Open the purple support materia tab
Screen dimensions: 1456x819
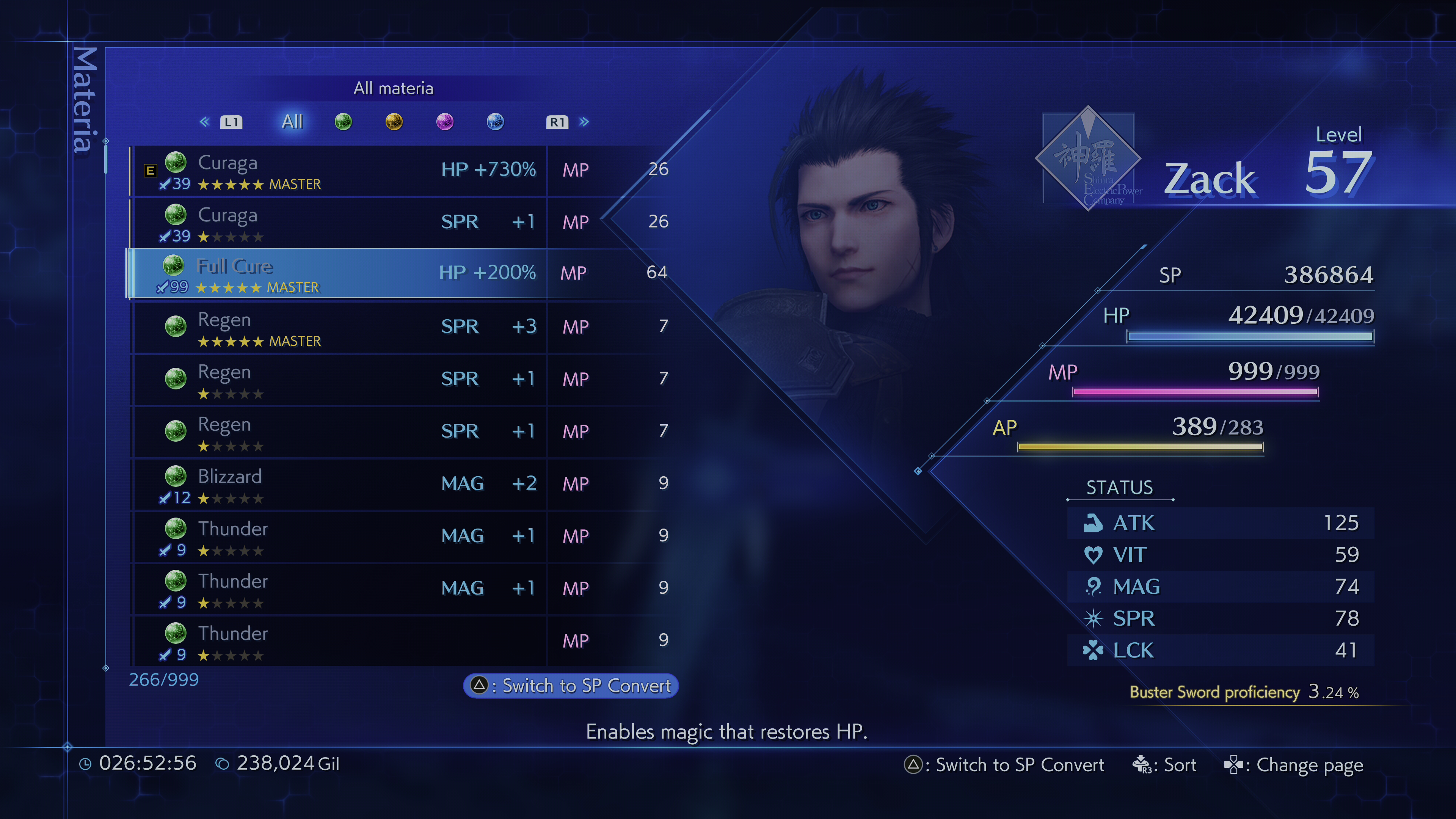(x=445, y=121)
